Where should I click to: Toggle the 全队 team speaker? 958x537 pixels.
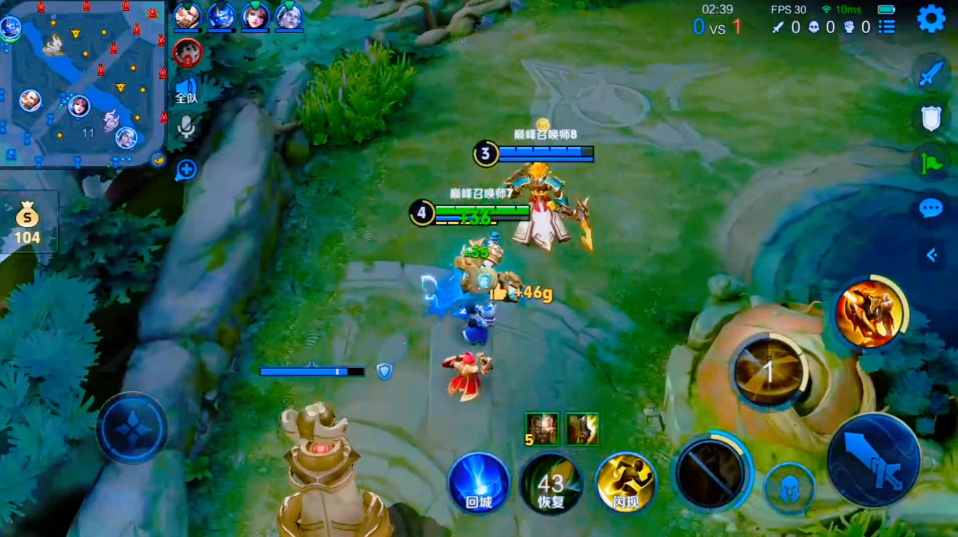tap(187, 91)
